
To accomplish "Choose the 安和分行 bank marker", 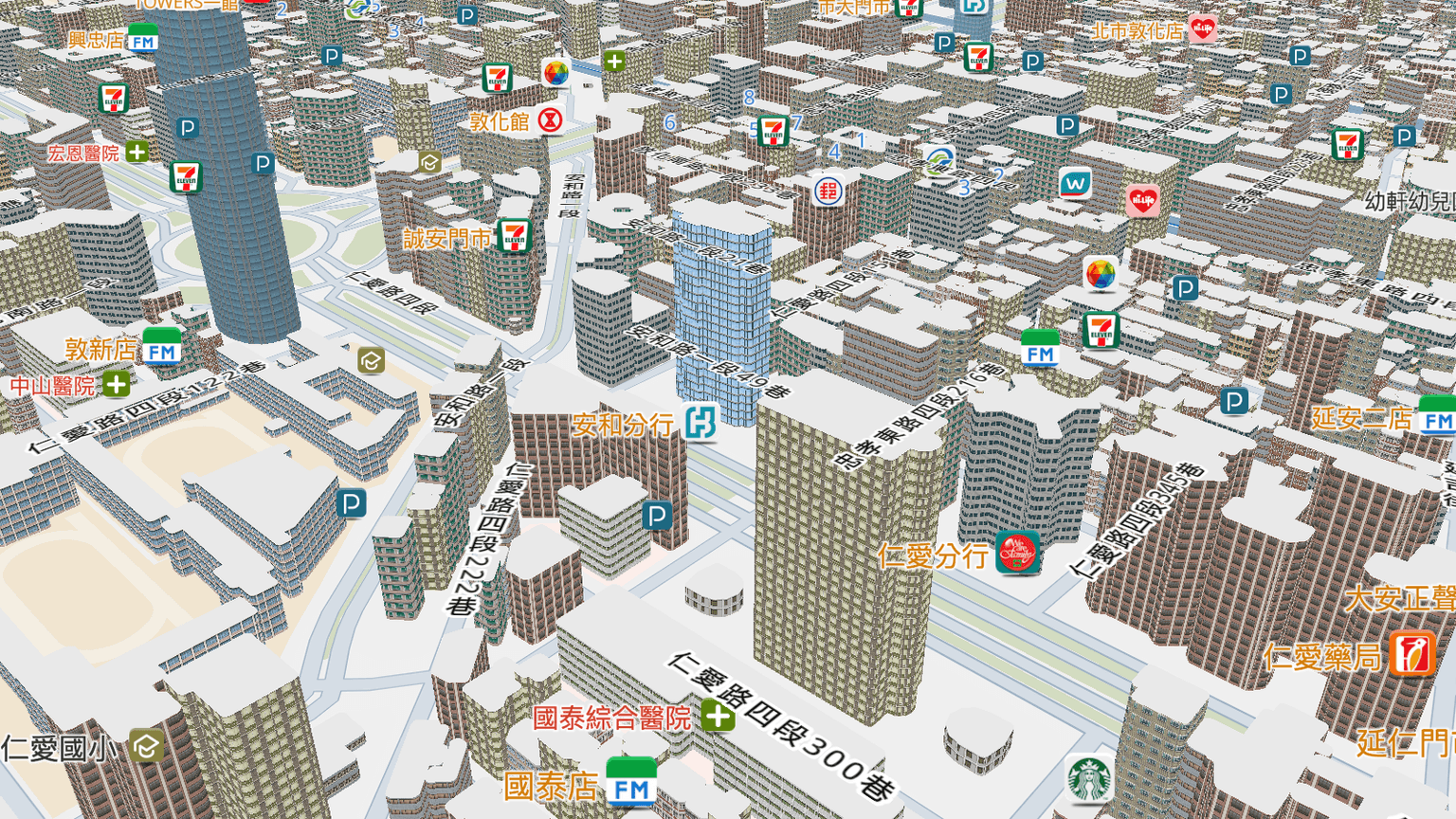I will click(701, 423).
